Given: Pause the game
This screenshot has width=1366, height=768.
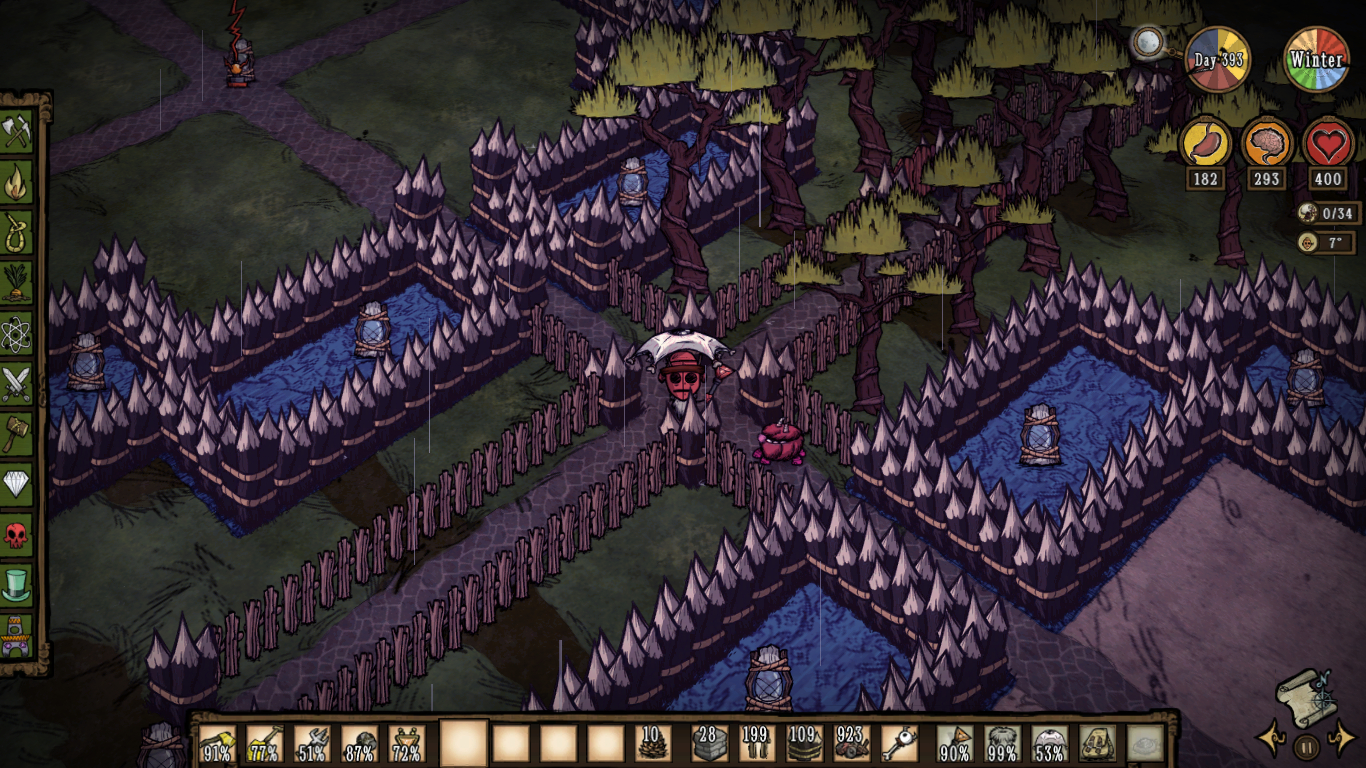Looking at the screenshot, I should pos(1305,745).
